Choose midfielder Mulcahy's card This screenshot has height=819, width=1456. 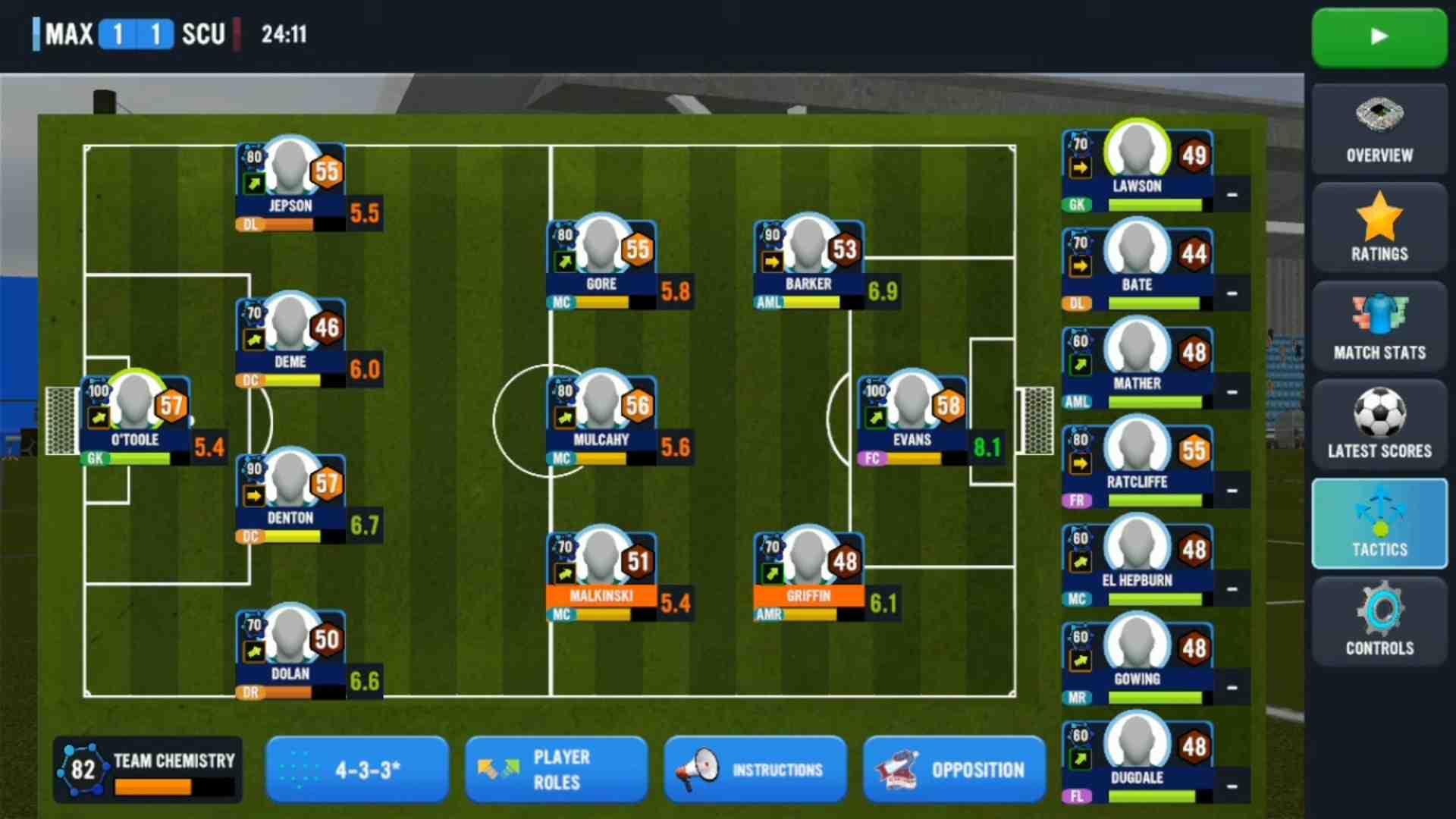(x=601, y=416)
